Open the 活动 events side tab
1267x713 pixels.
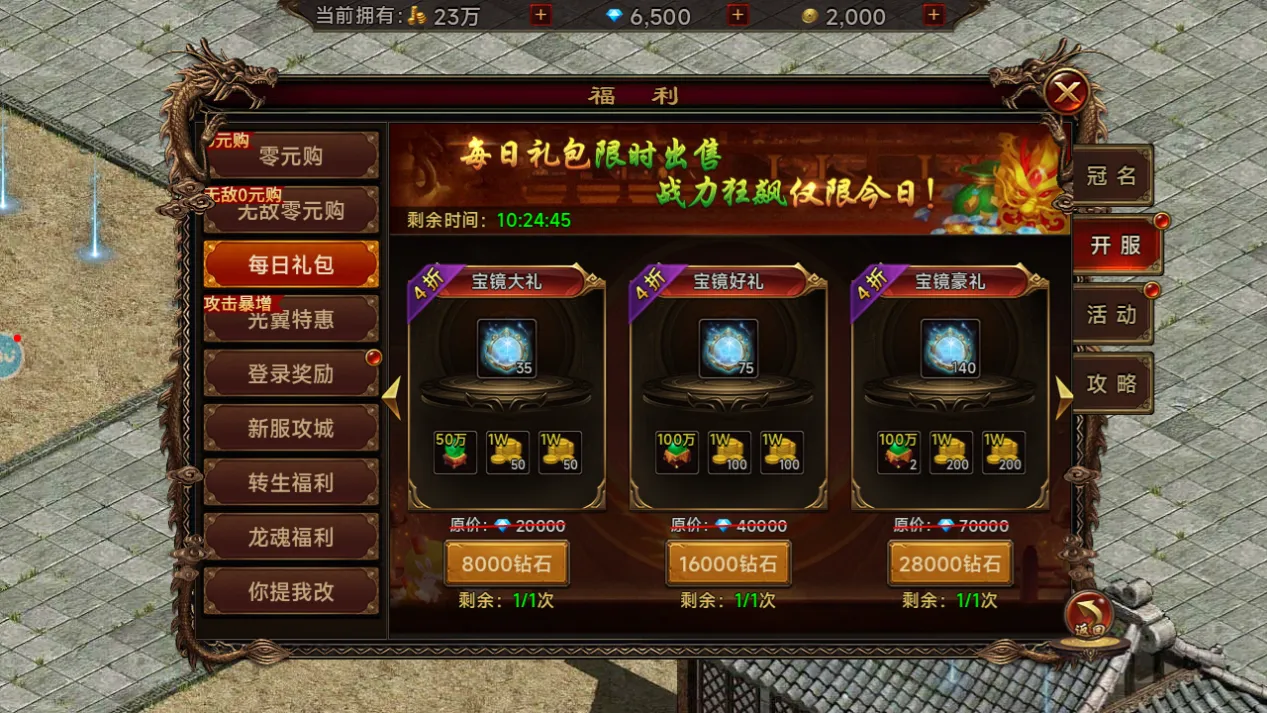tap(1112, 314)
